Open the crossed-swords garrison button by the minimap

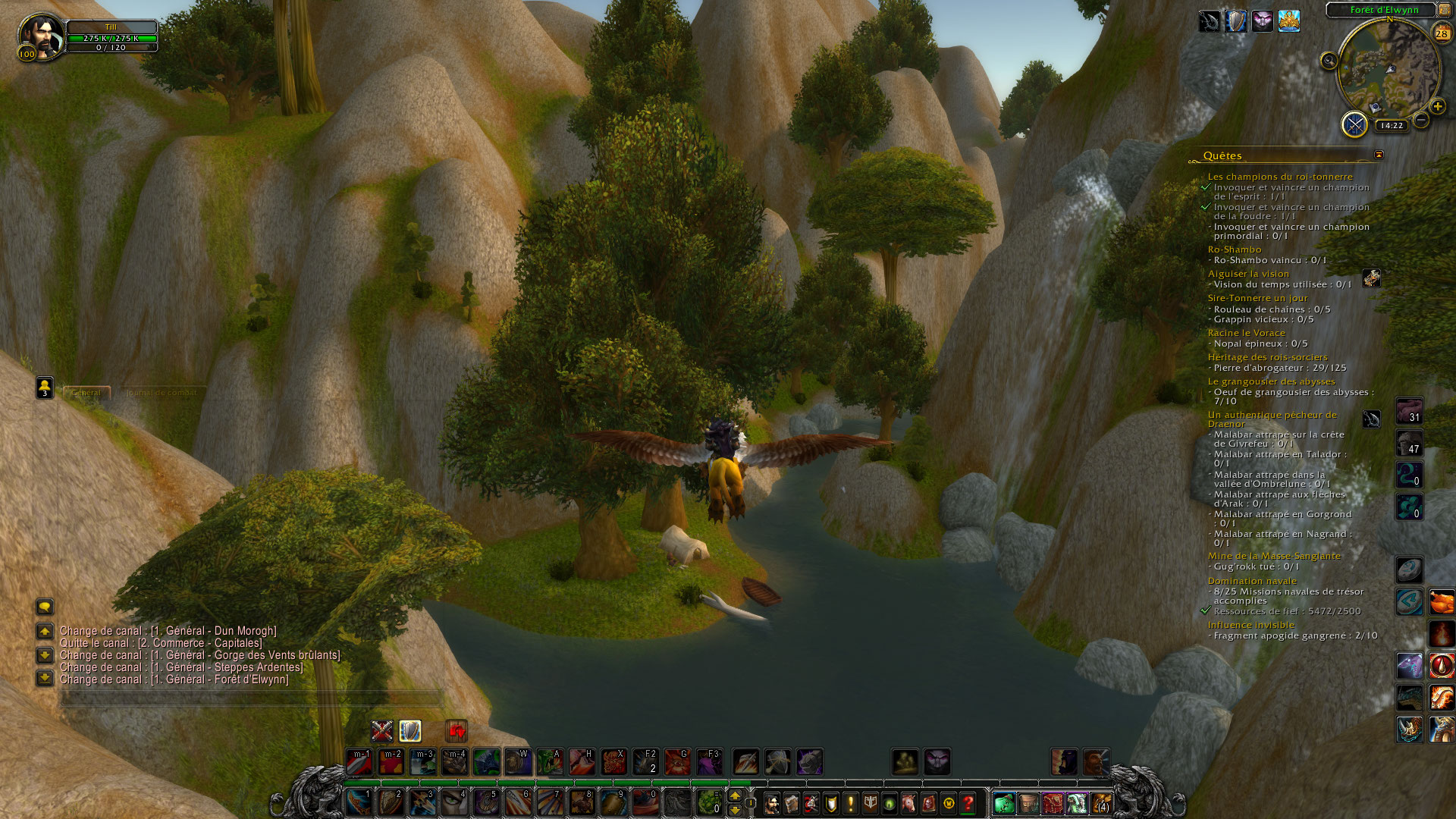pos(1354,124)
